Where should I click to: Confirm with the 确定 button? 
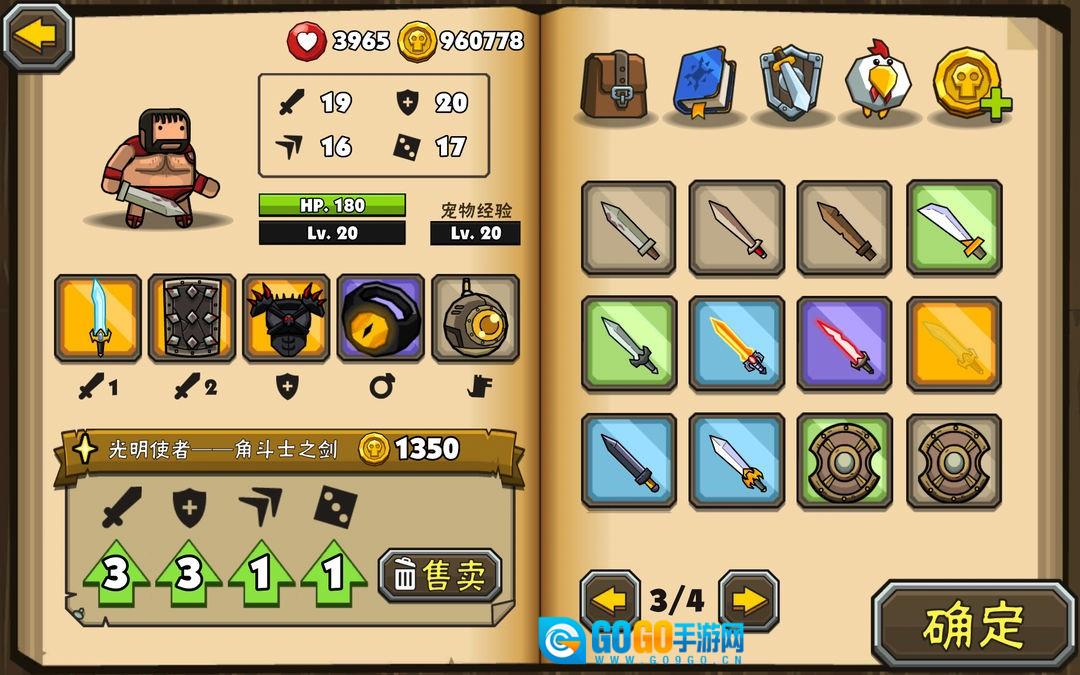tap(973, 625)
